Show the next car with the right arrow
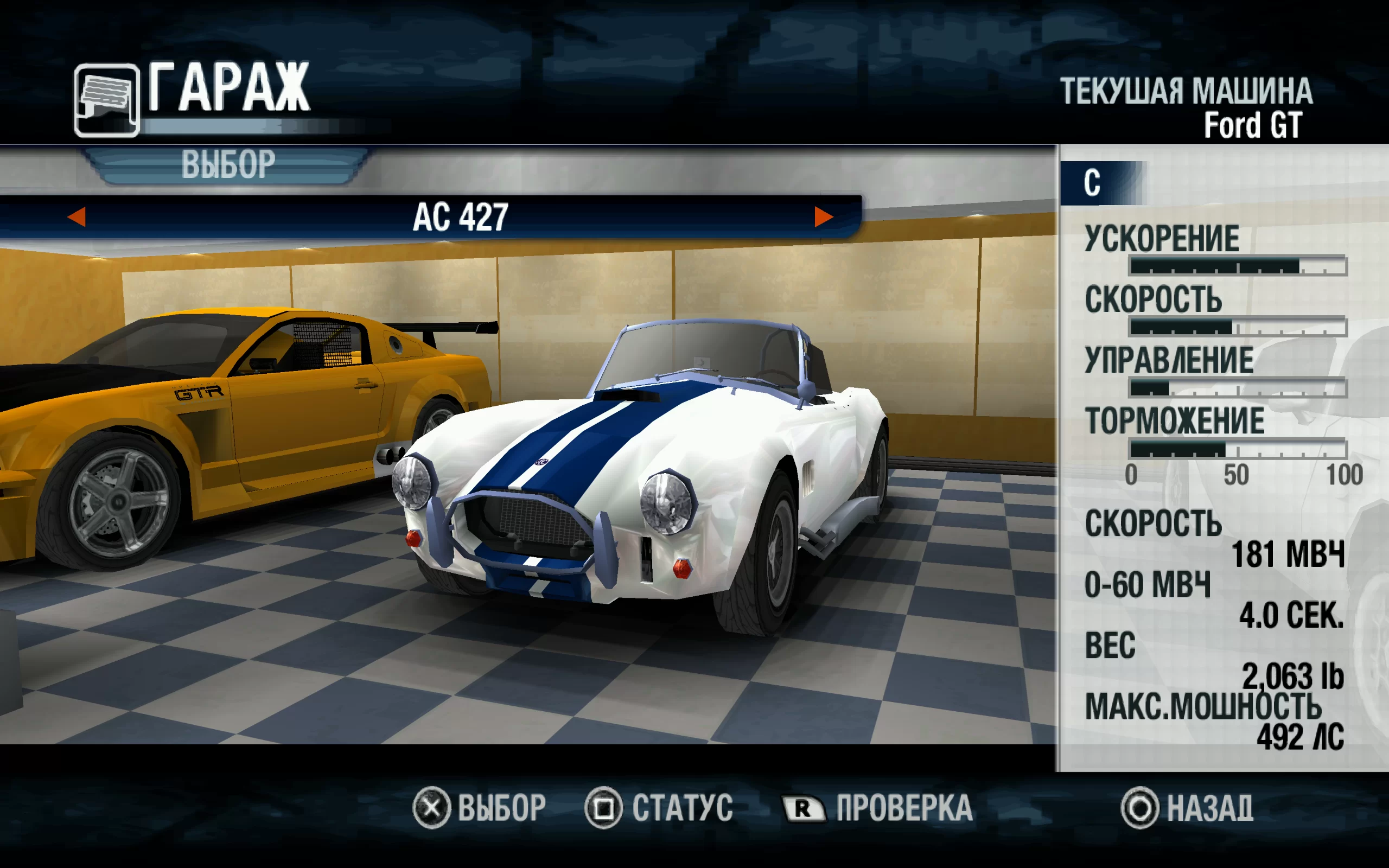 (824, 217)
